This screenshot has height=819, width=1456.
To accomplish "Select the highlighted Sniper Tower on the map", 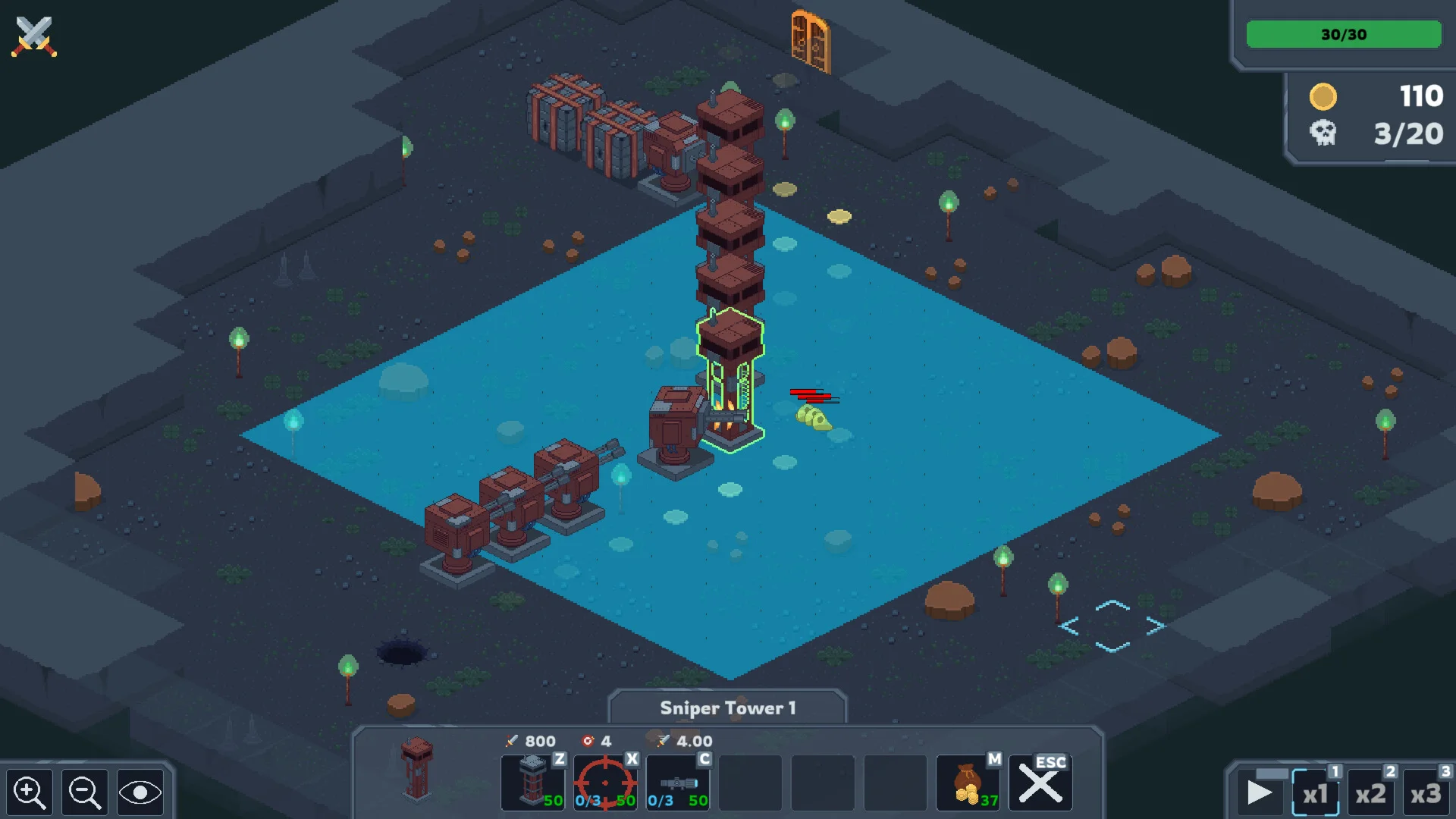I will click(x=730, y=379).
